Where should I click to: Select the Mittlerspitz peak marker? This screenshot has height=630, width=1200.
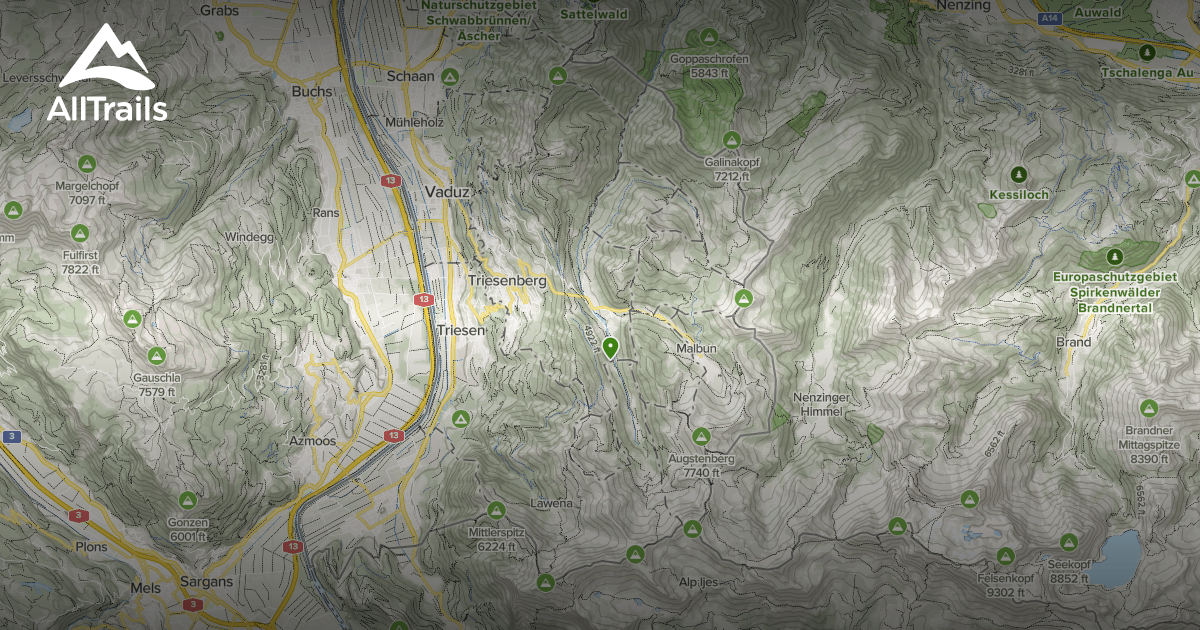point(496,510)
